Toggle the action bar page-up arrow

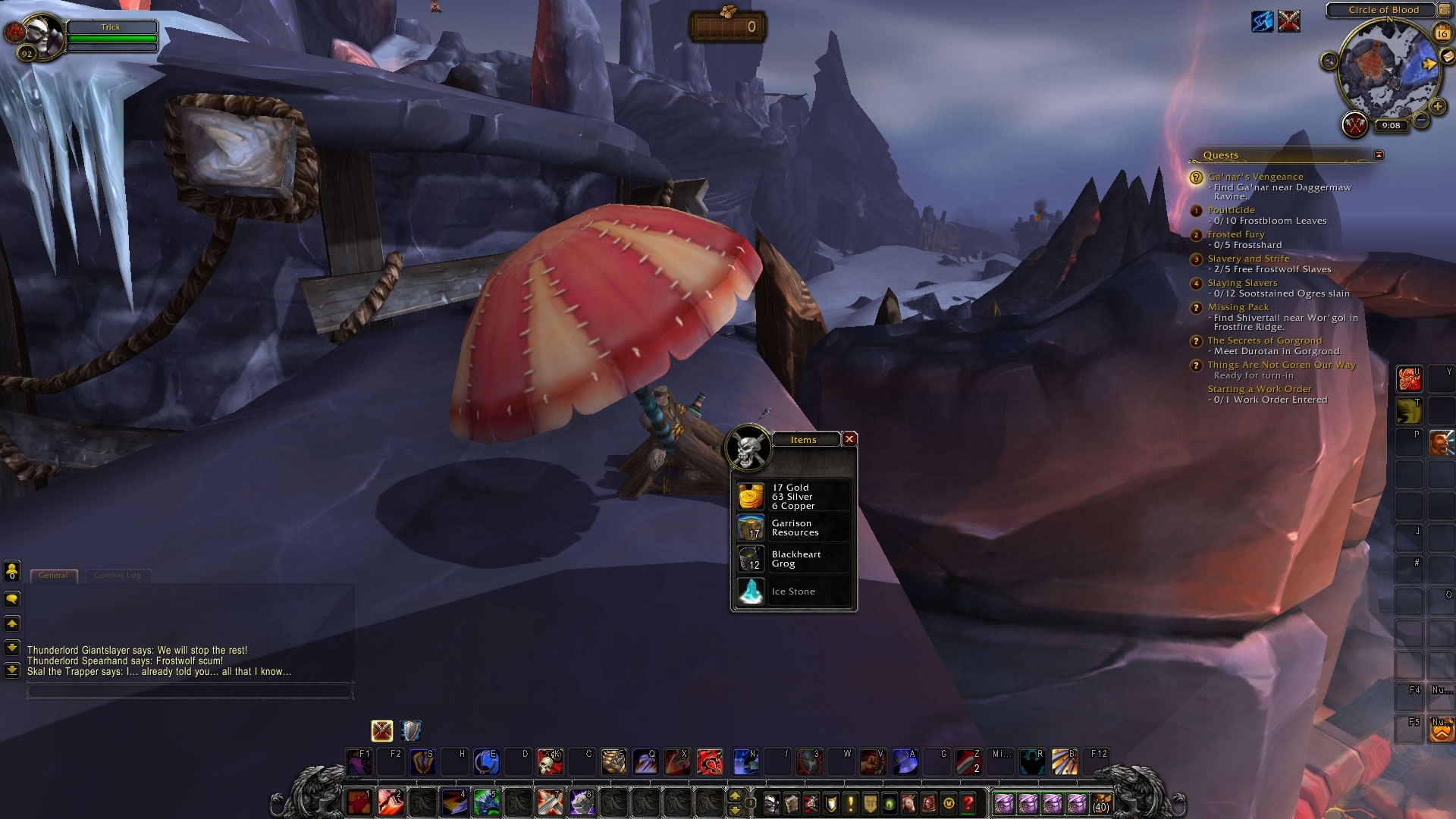coord(735,797)
